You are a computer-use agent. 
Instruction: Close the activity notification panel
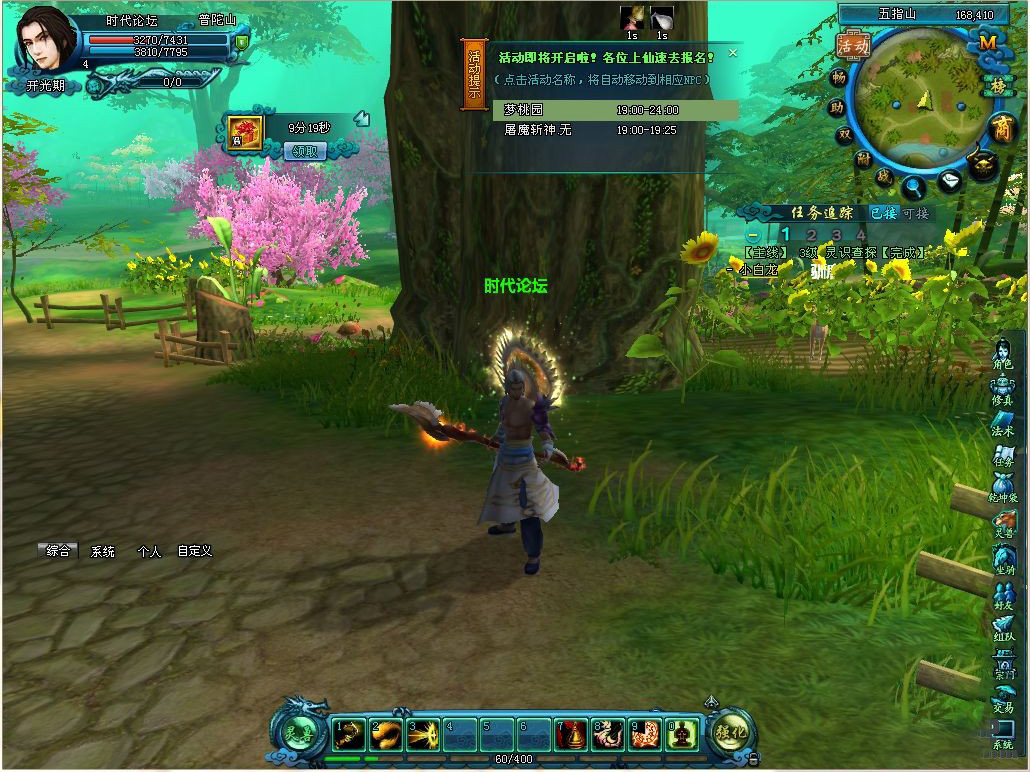click(733, 53)
